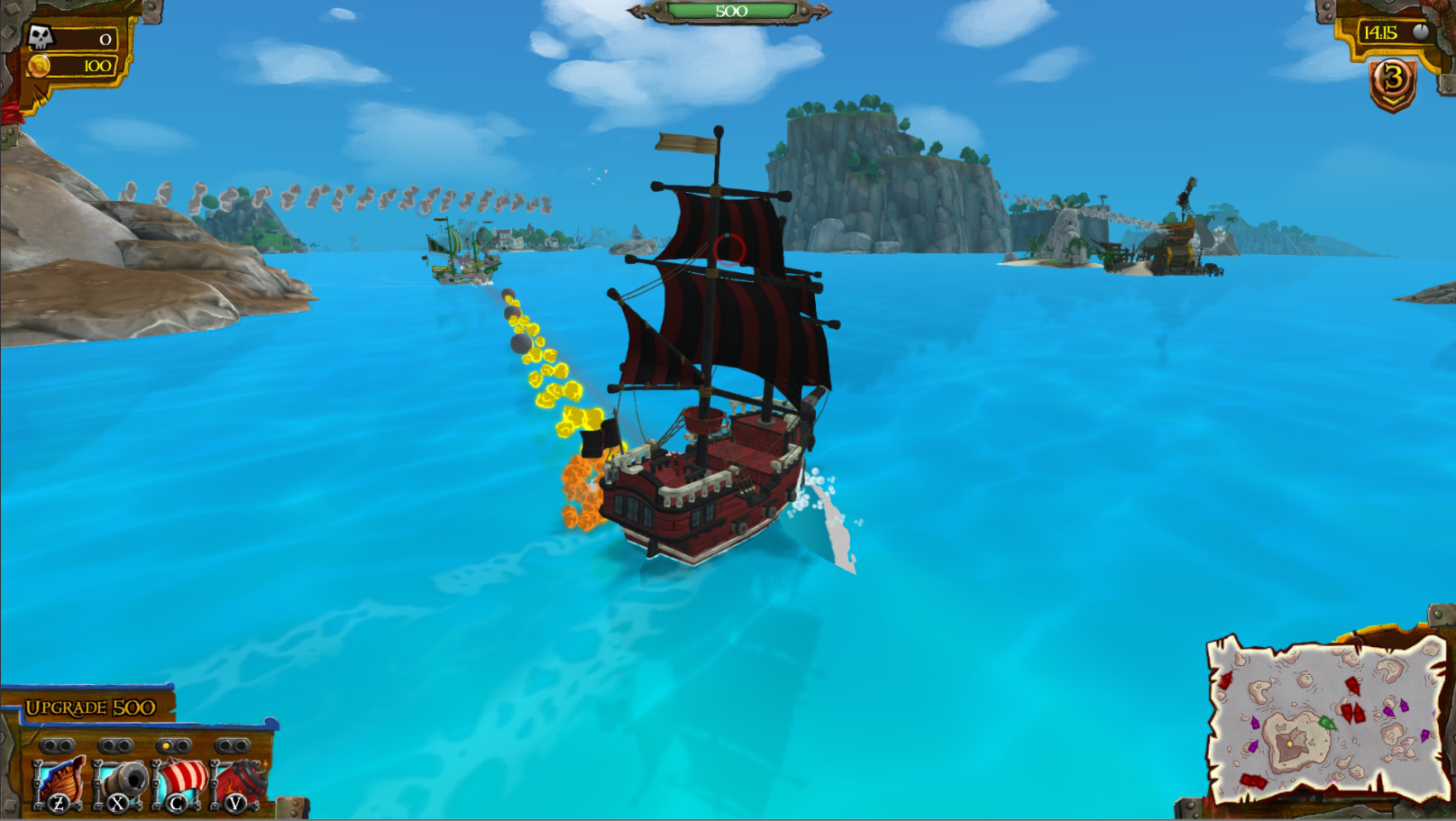1456x821 pixels.
Task: Click a red enemy ship marker on the map
Action: coord(1353,688)
